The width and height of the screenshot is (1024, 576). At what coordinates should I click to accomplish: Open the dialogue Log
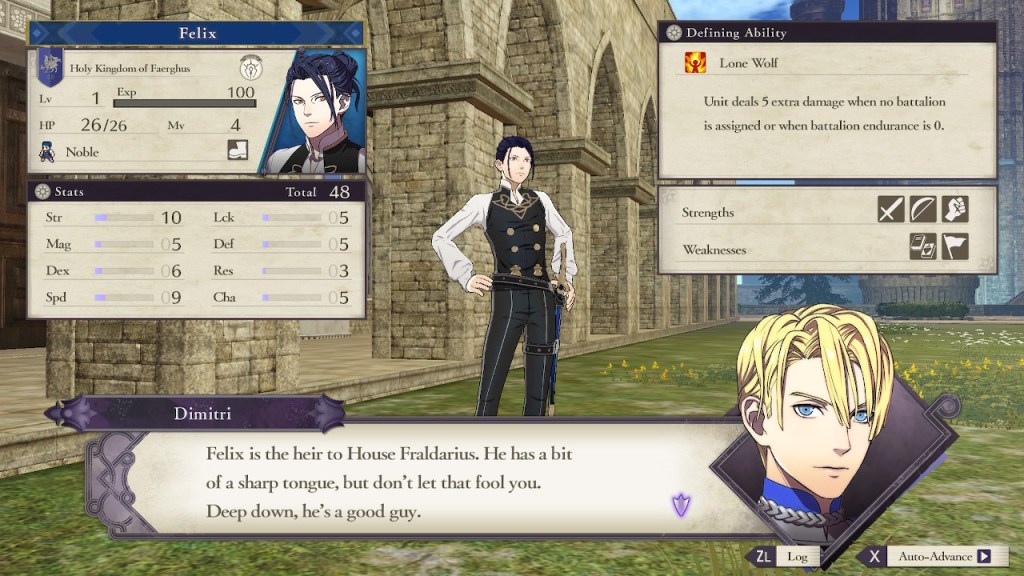click(x=785, y=556)
